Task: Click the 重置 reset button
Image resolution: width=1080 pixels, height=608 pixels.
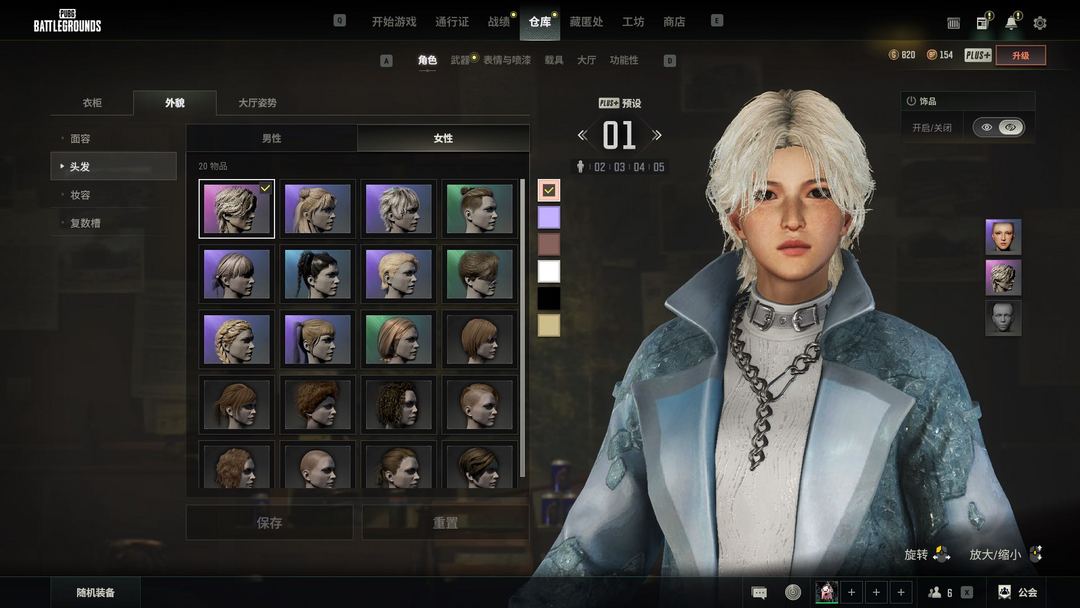Action: [x=445, y=523]
